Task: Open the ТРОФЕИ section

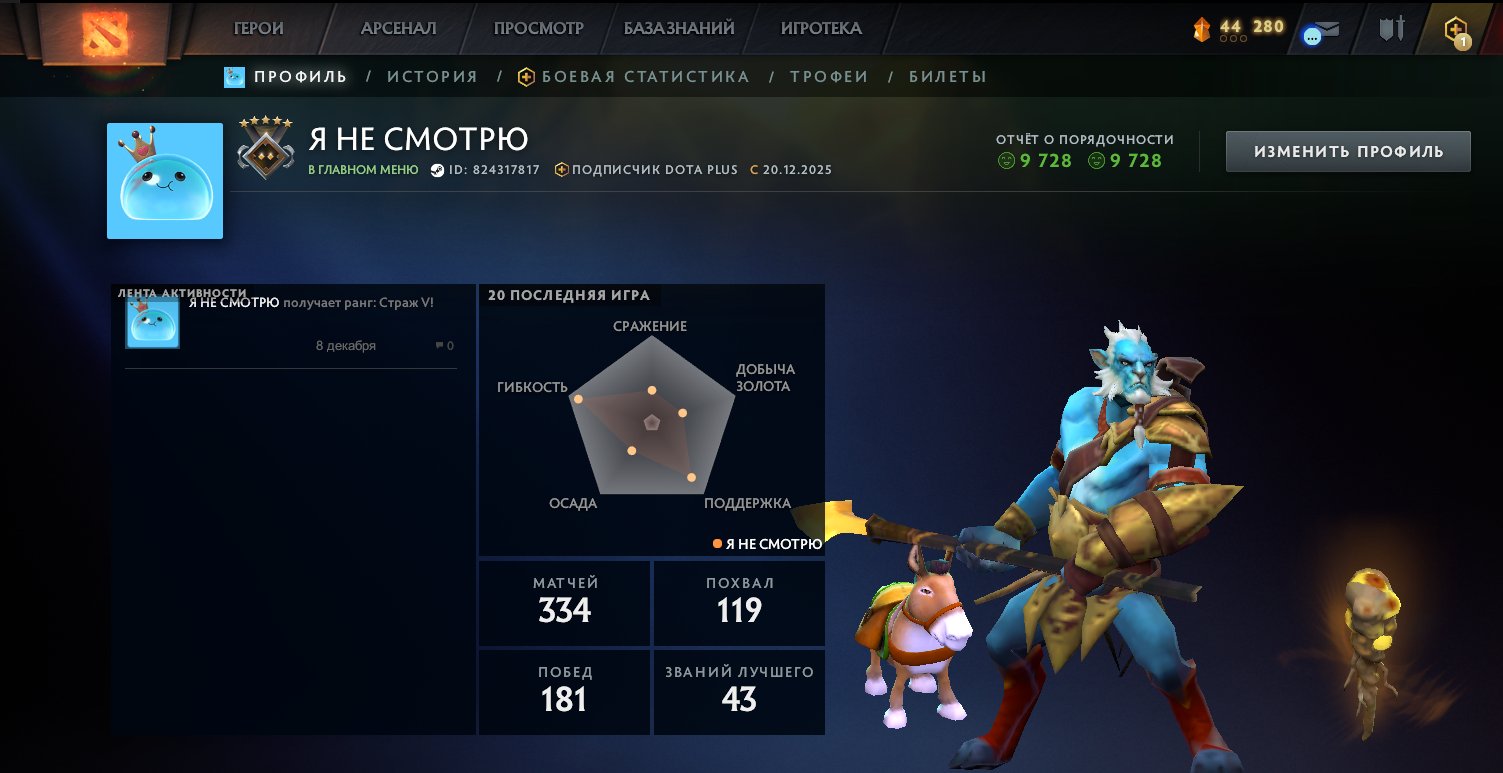Action: tap(828, 75)
